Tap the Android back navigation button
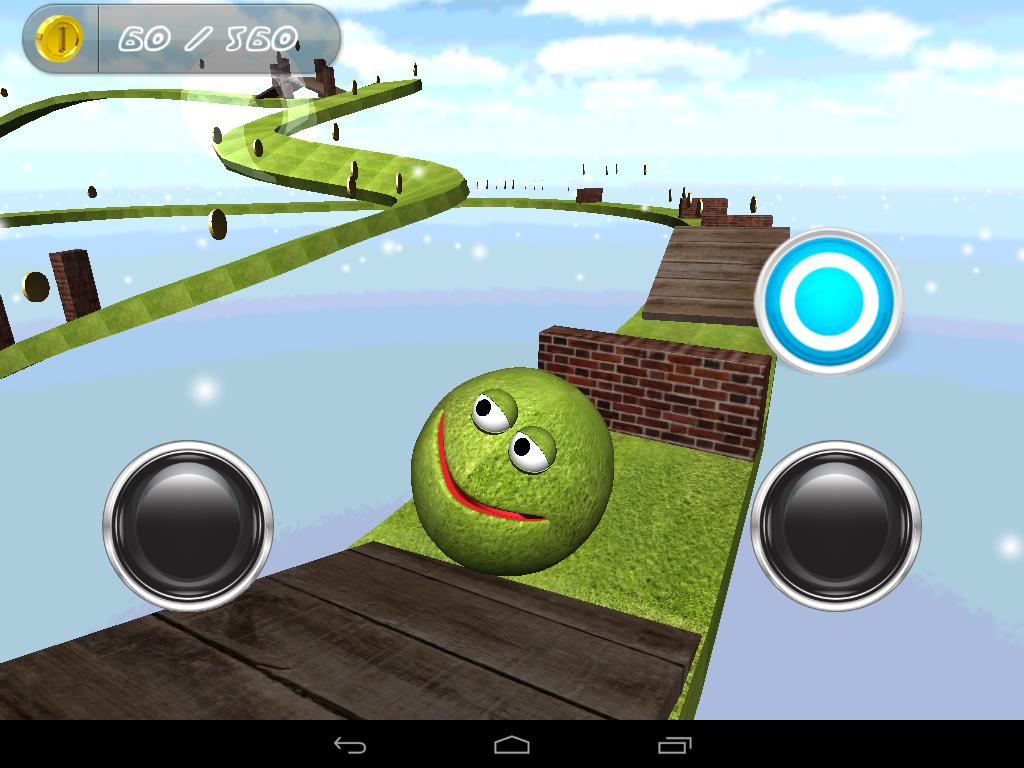The width and height of the screenshot is (1024, 768). 349,745
